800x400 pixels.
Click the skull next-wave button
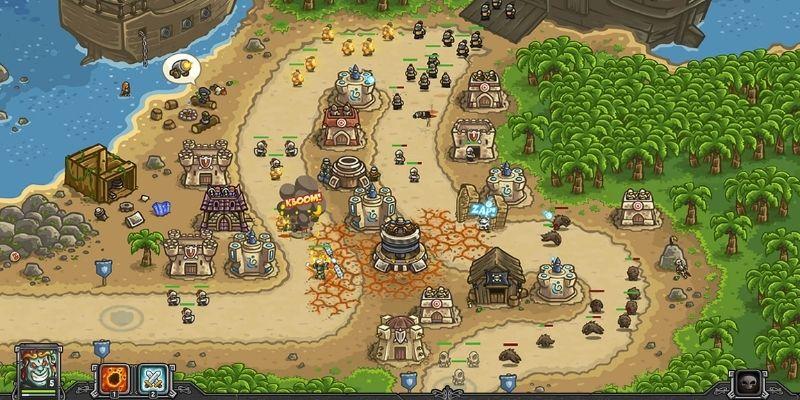[748, 382]
